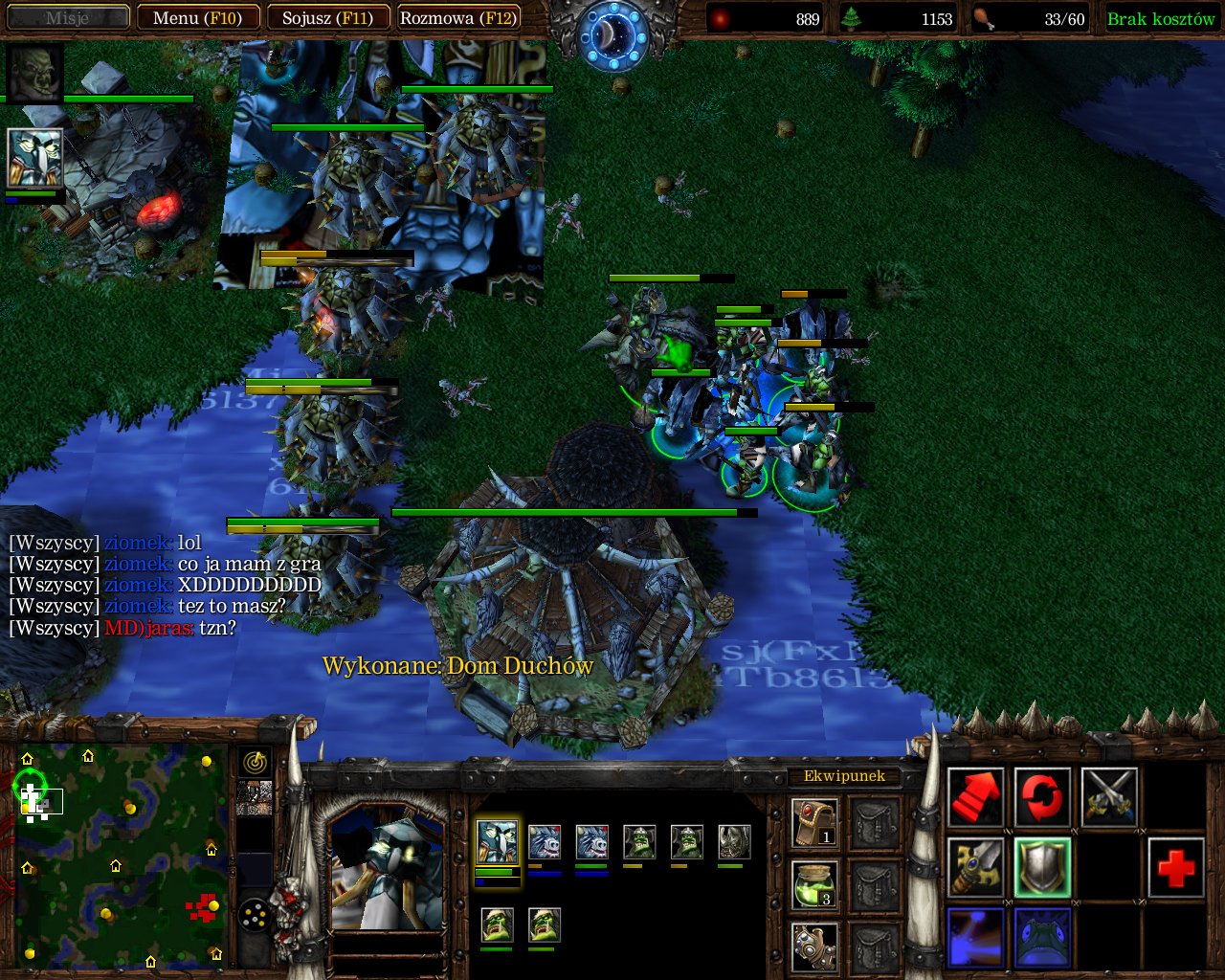The height and width of the screenshot is (980, 1225).
Task: Open hero abilities with the red cross
Action: pyautogui.click(x=1176, y=867)
